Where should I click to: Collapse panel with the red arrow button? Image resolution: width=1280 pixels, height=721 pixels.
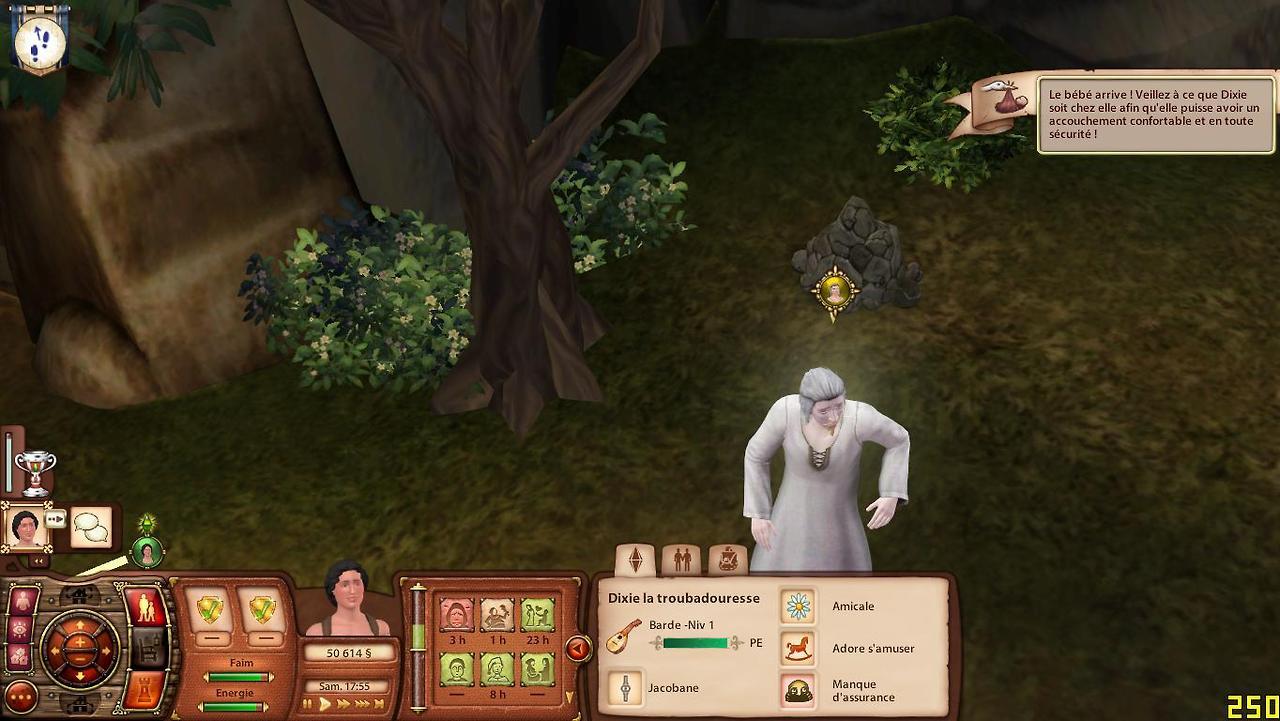click(577, 649)
